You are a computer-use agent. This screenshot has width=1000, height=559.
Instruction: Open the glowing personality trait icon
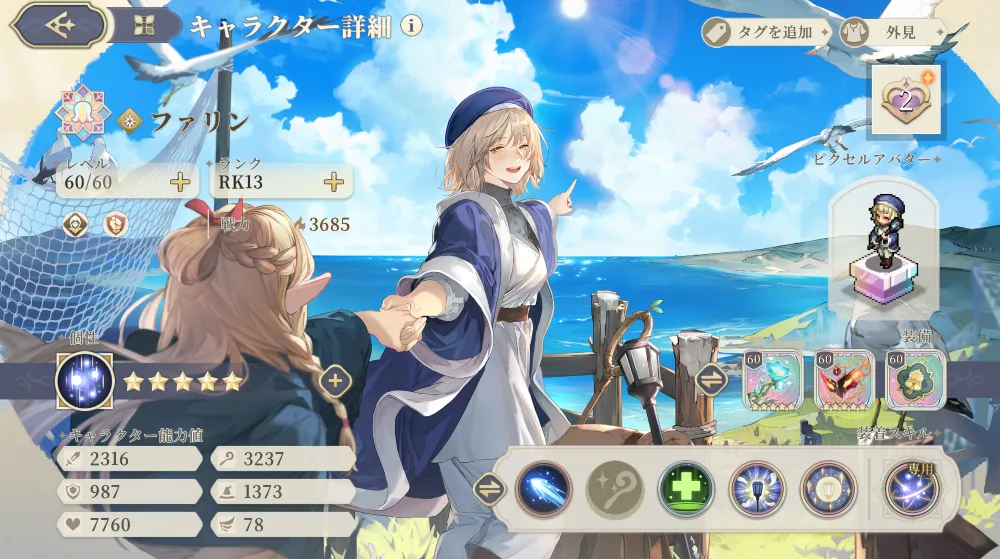84,381
